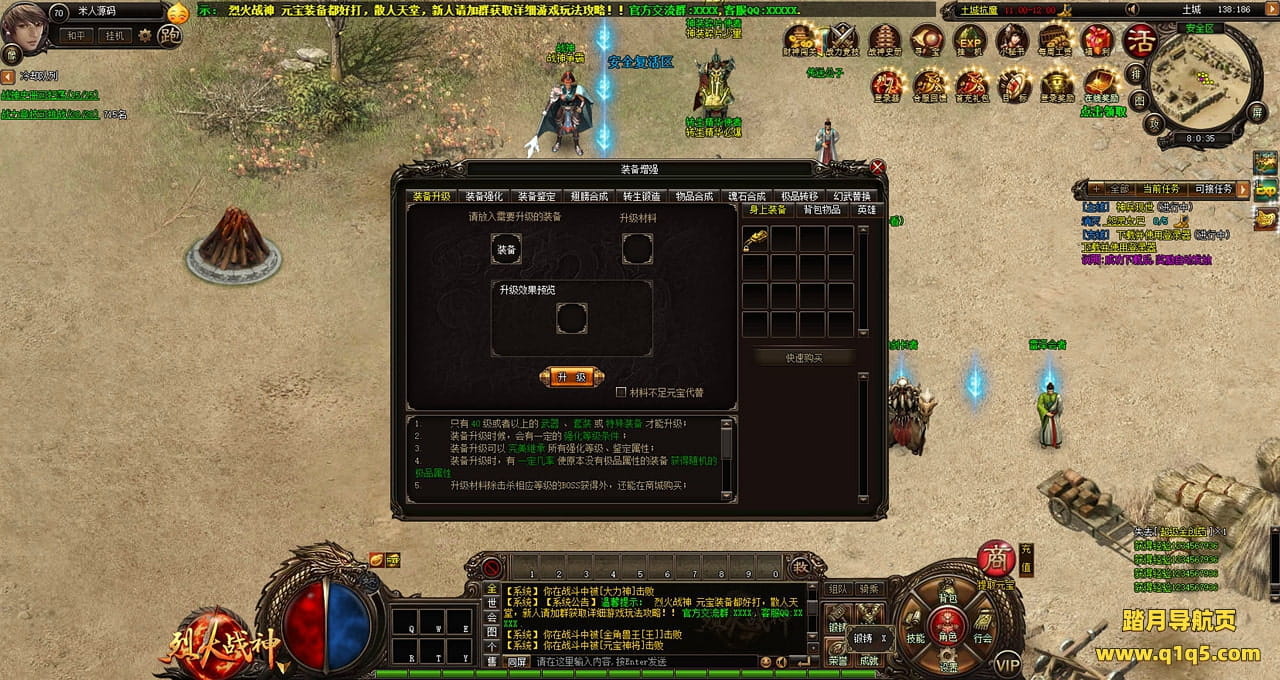This screenshot has width=1280, height=680.
Task: Open the 技能 skills menu
Action: [x=915, y=637]
